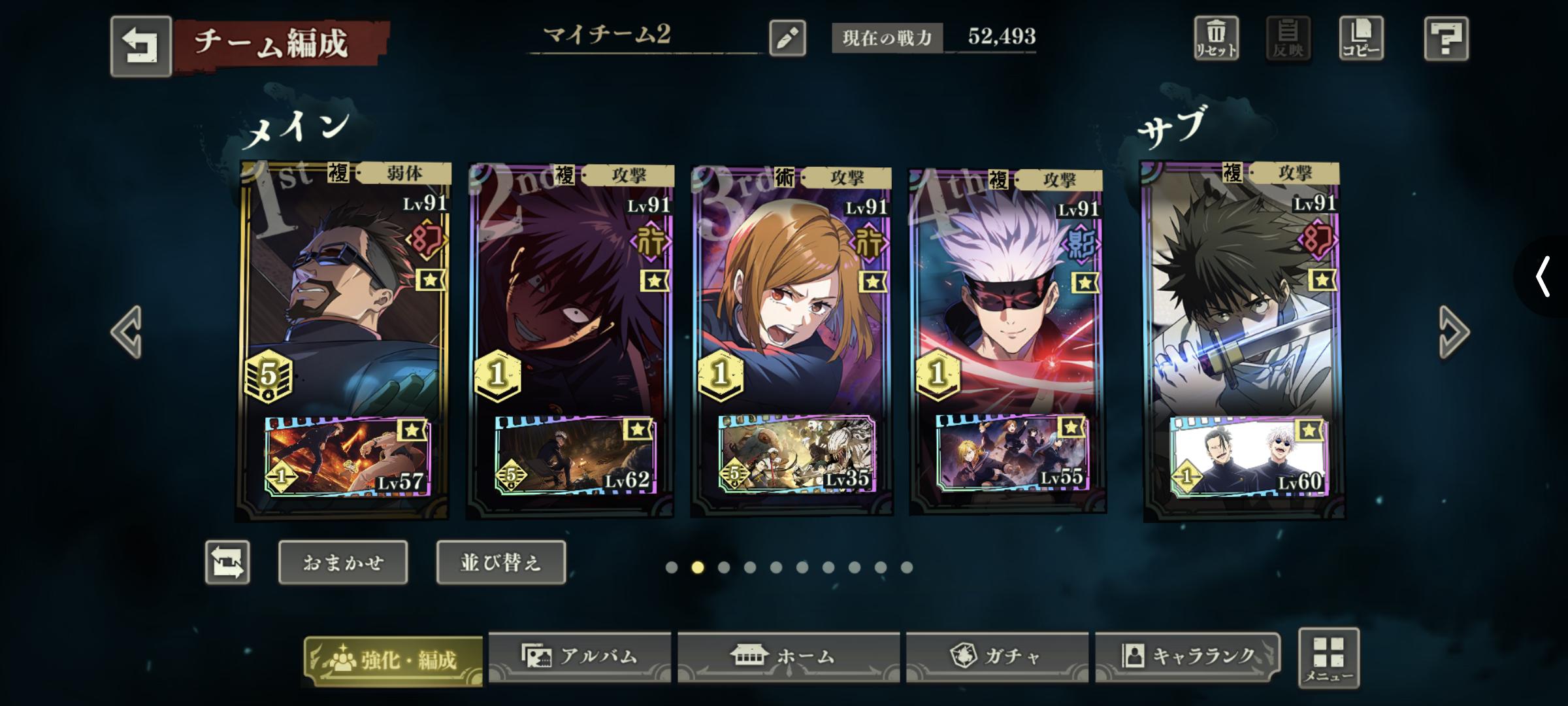Viewport: 1568px width, 706px height.
Task: Open the Lv57 memory card on first slot
Action: 347,456
